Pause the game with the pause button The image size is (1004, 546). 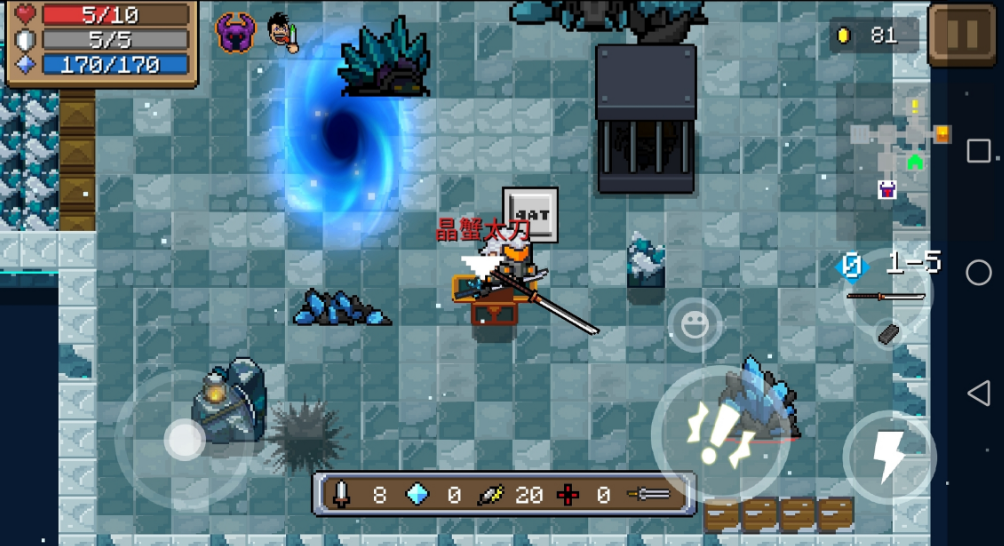point(962,34)
